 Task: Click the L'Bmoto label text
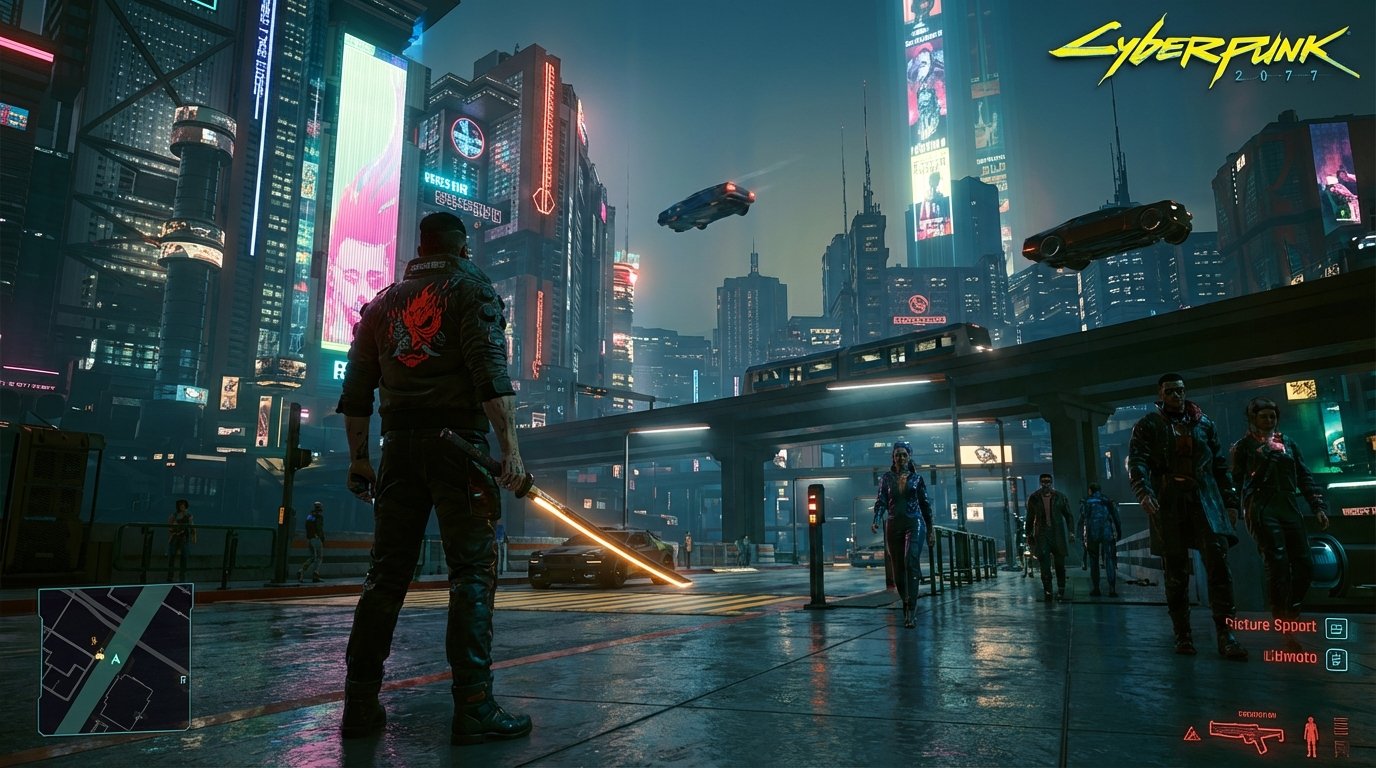[x=1290, y=657]
